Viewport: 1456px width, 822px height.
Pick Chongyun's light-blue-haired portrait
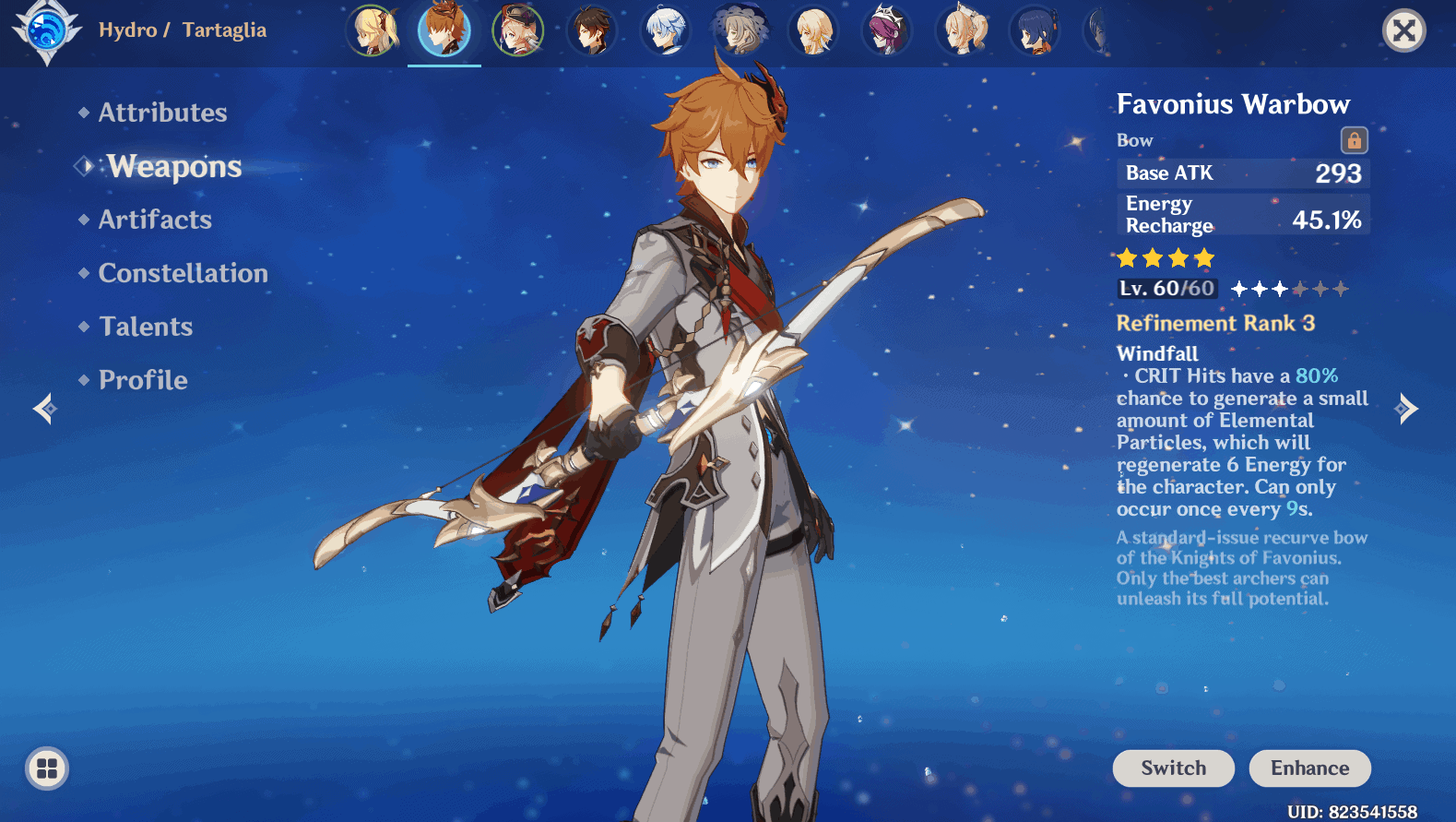pyautogui.click(x=666, y=30)
